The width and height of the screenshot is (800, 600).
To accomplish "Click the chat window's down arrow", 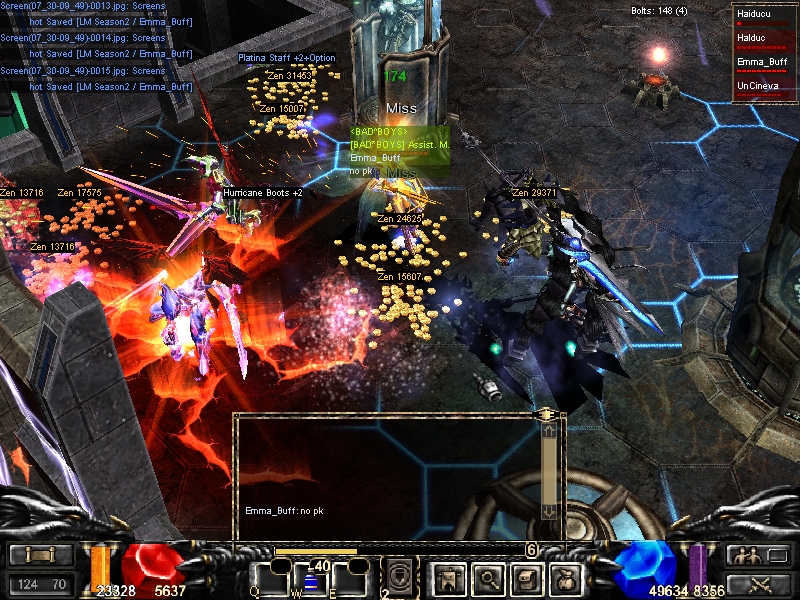I will [x=548, y=511].
